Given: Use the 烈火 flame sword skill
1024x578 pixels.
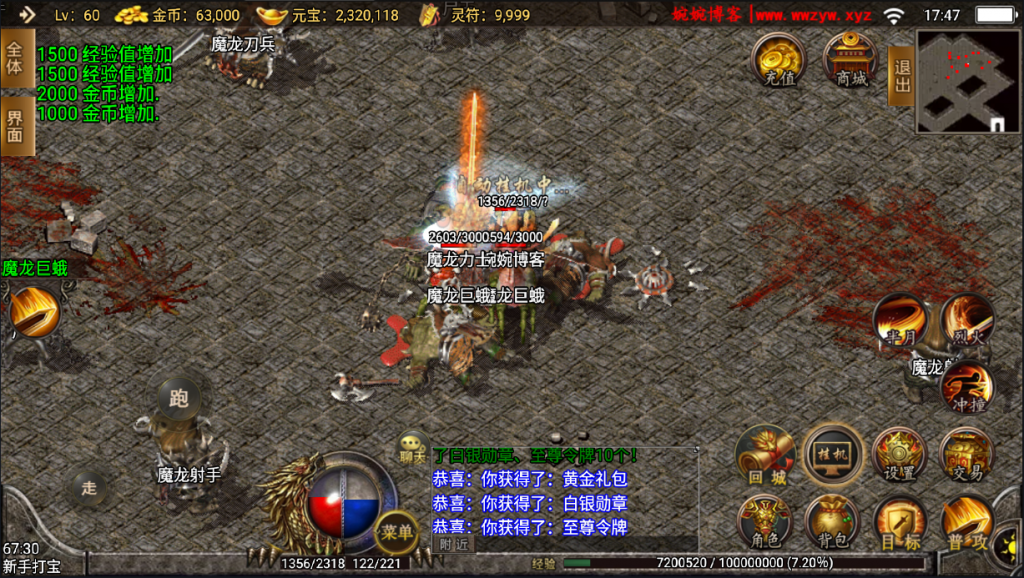Looking at the screenshot, I should point(966,320).
